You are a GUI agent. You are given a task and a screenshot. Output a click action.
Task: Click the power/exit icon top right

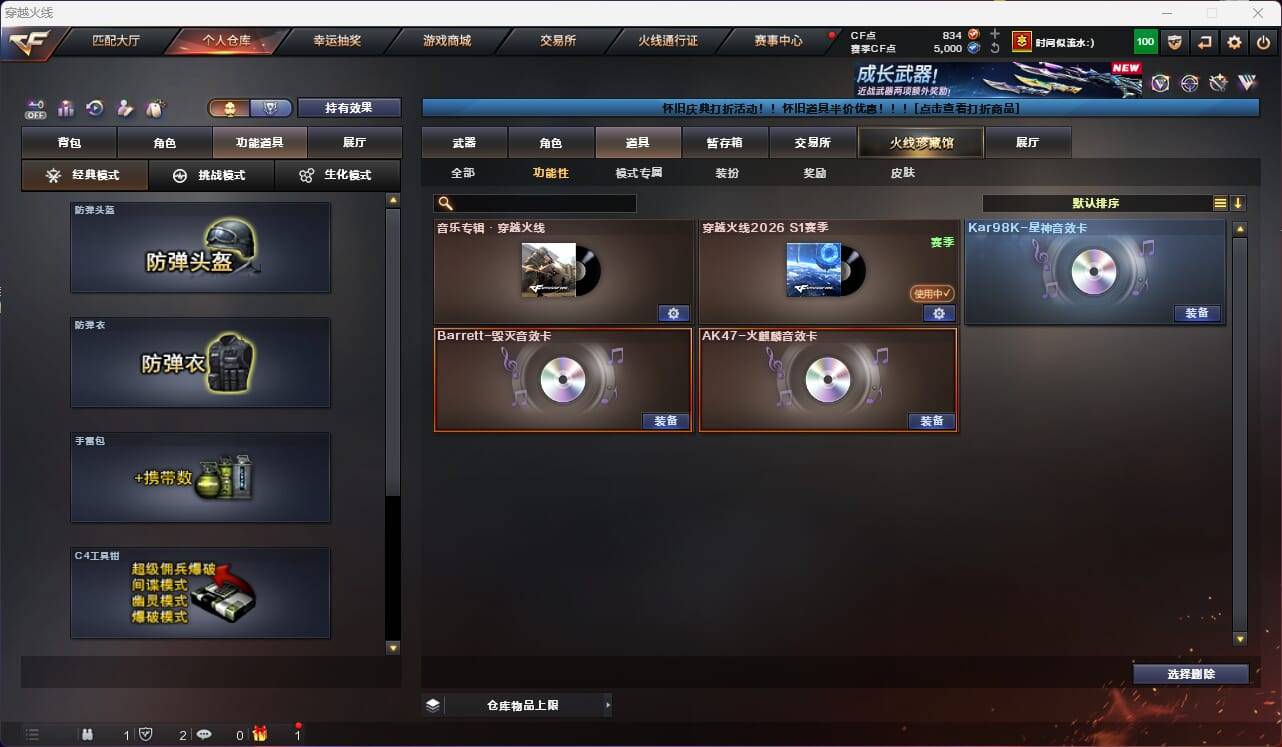click(x=1262, y=42)
